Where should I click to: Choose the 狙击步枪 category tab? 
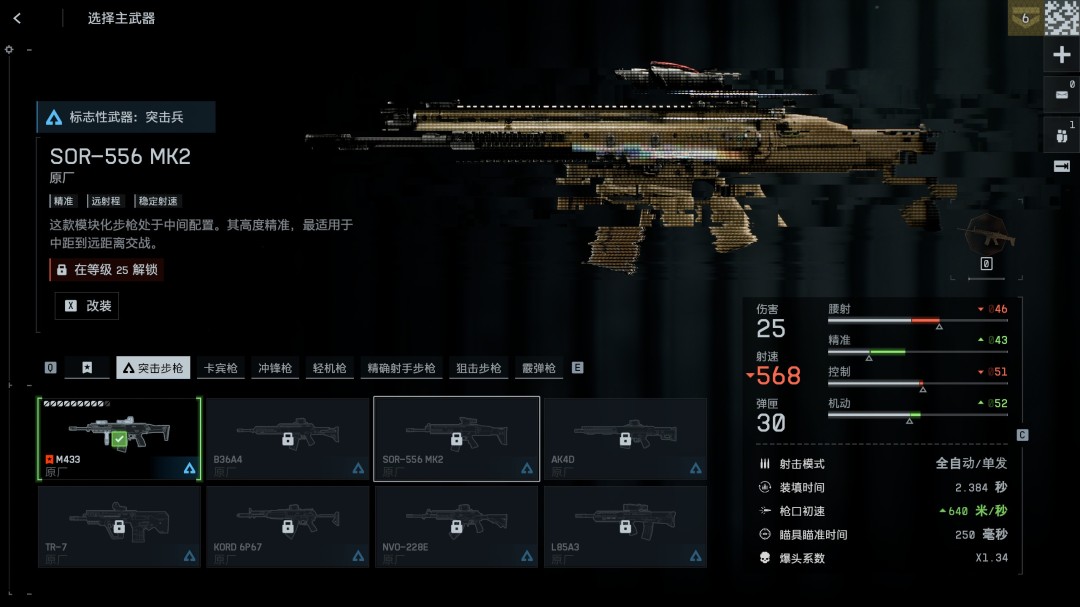point(478,368)
